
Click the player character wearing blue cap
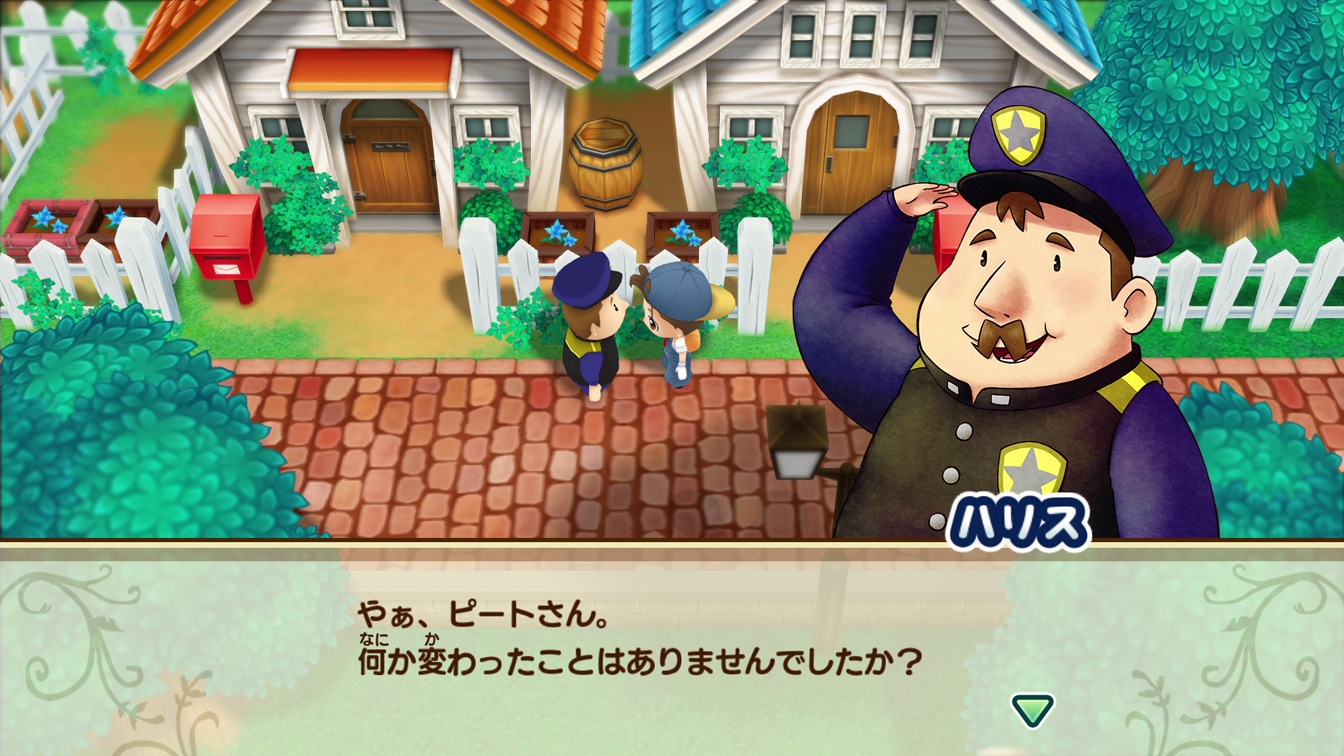(678, 320)
